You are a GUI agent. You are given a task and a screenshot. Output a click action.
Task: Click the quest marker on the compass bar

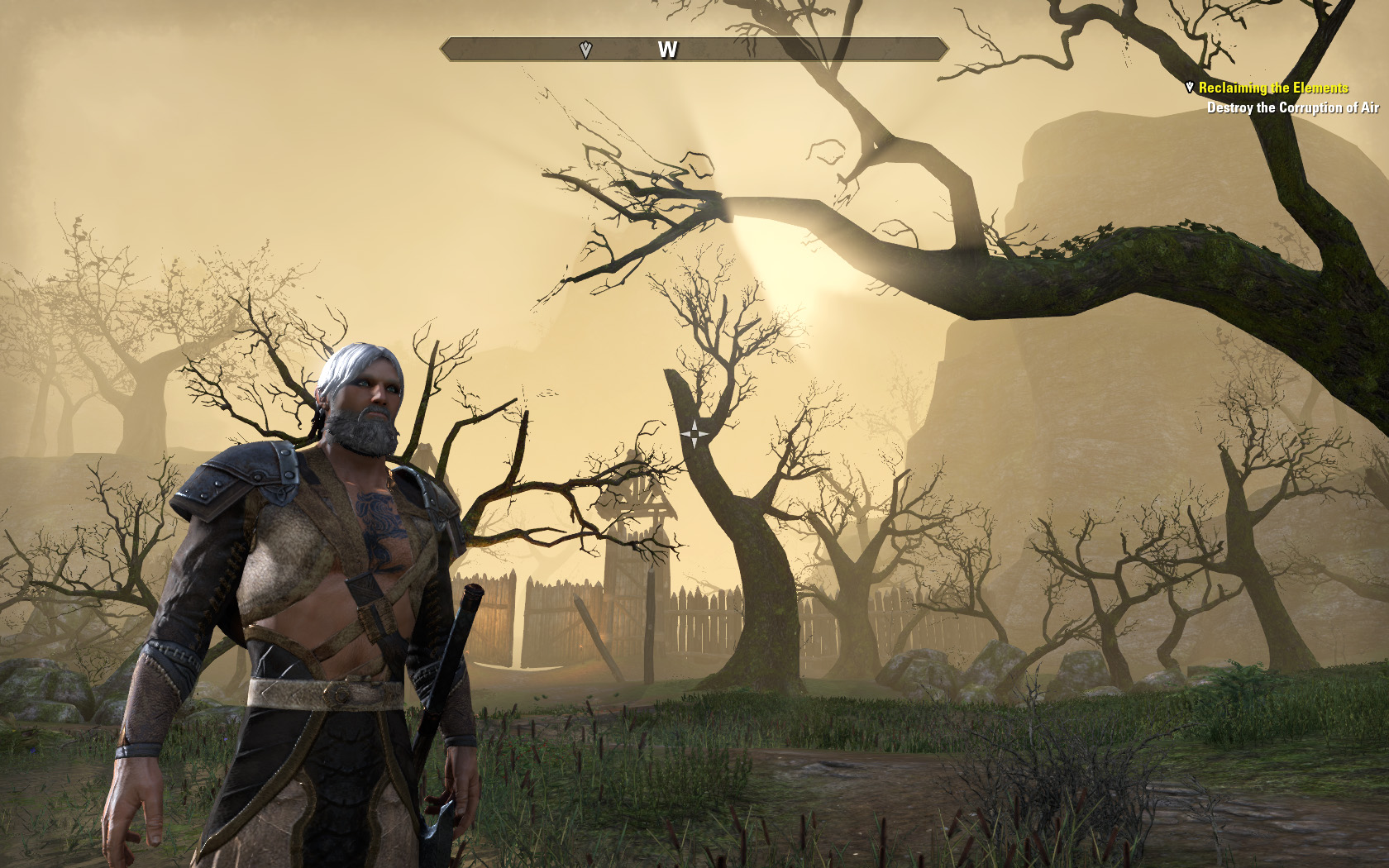coord(586,50)
